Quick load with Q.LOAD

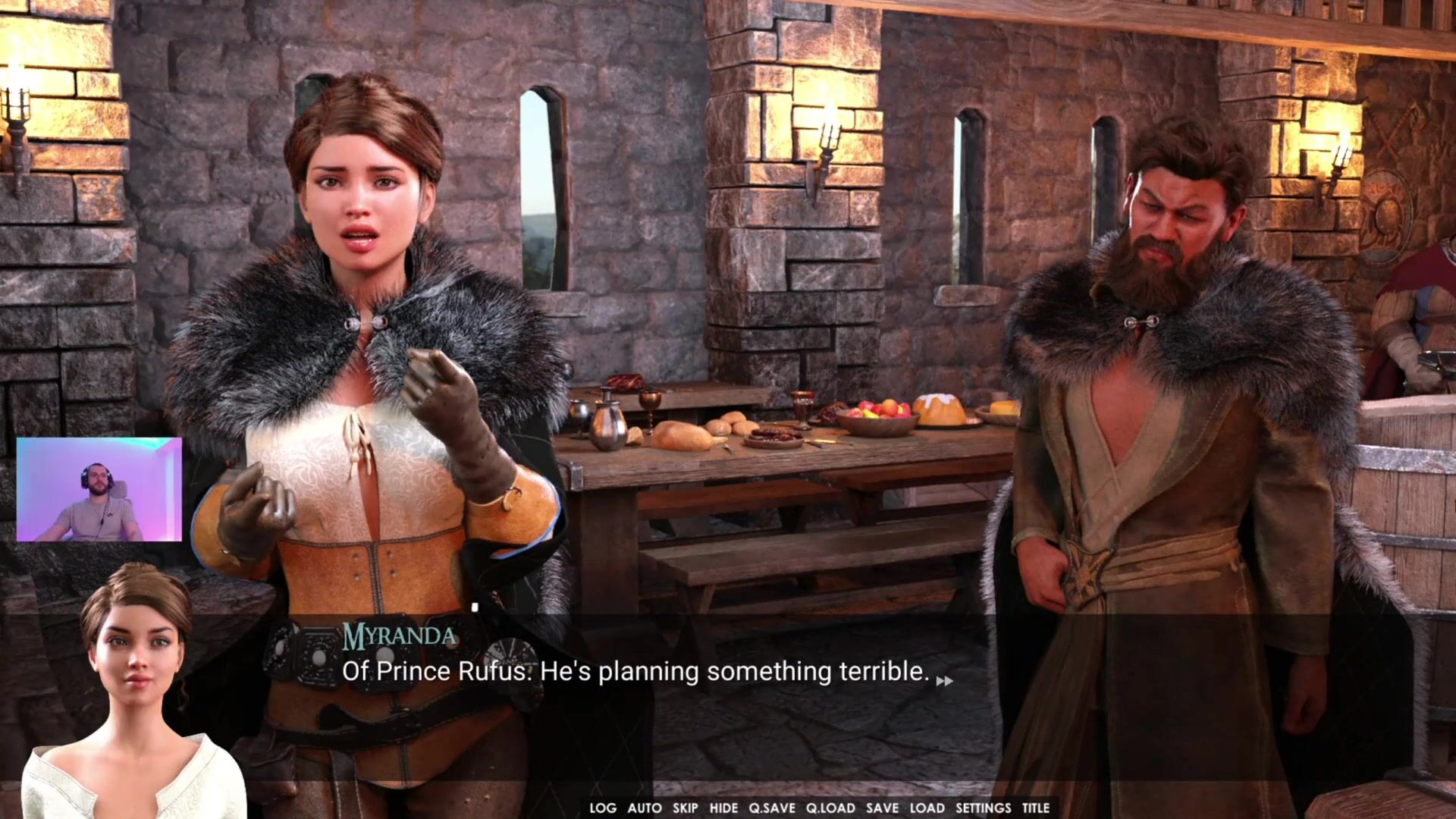click(830, 808)
